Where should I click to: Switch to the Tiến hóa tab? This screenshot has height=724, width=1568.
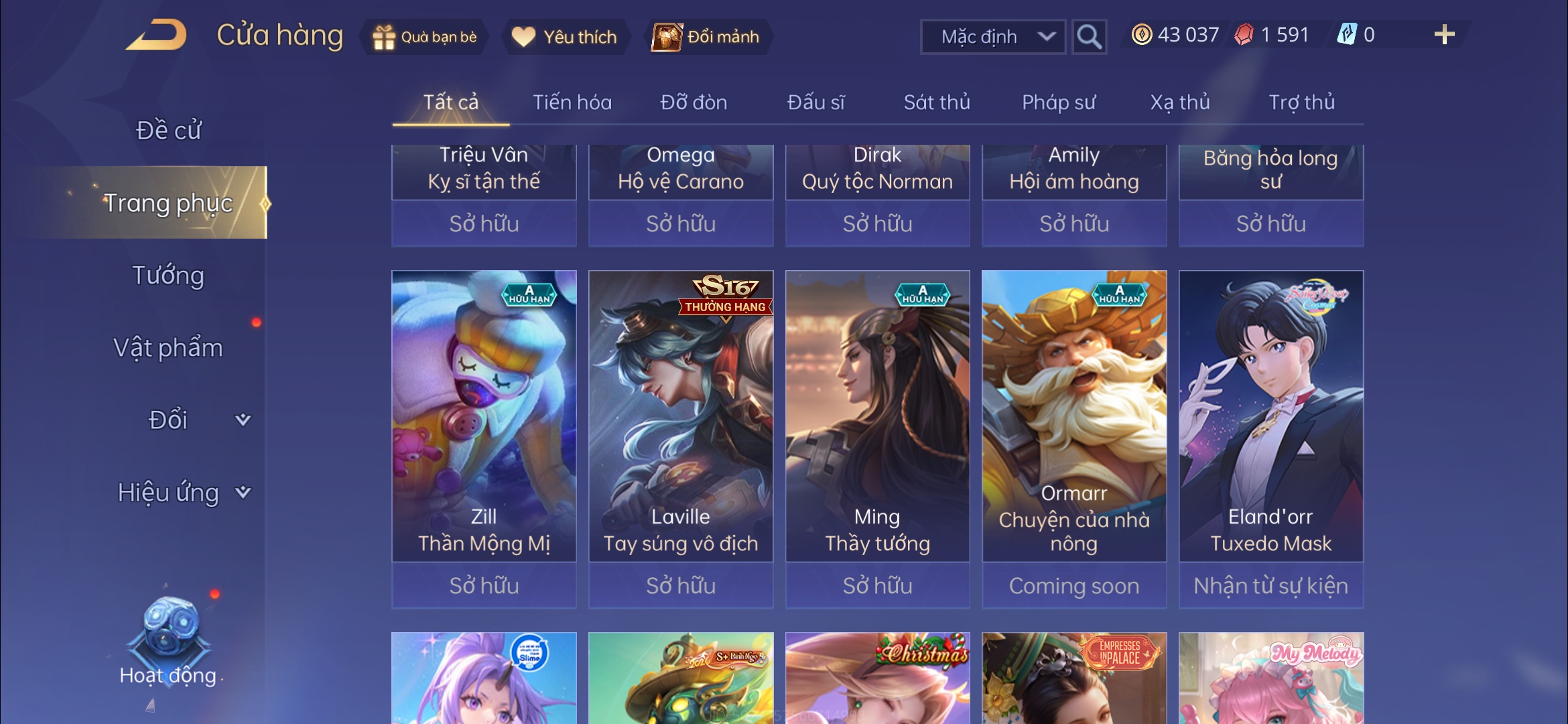tap(572, 103)
